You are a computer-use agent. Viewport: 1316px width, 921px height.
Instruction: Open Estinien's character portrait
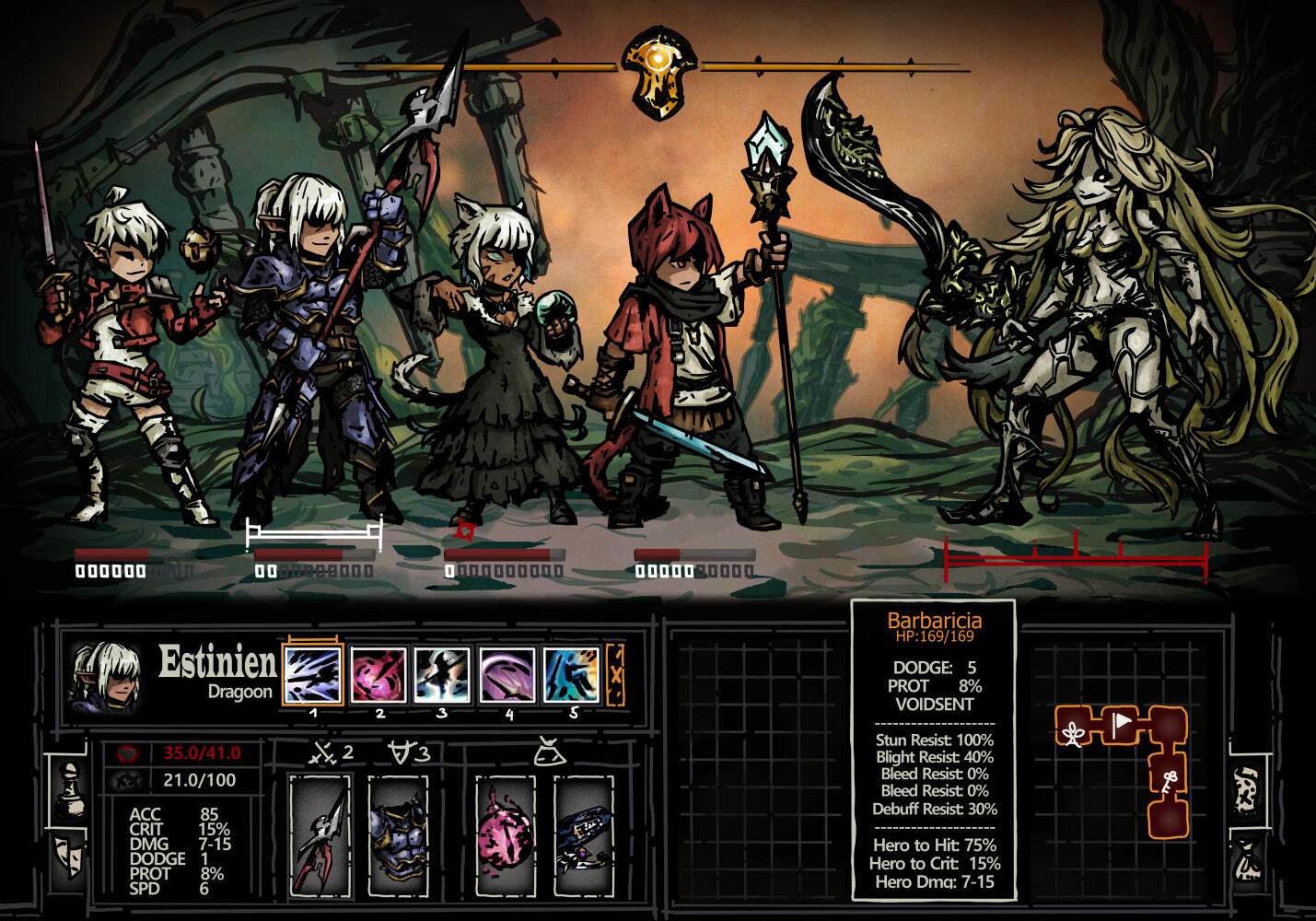coord(105,677)
